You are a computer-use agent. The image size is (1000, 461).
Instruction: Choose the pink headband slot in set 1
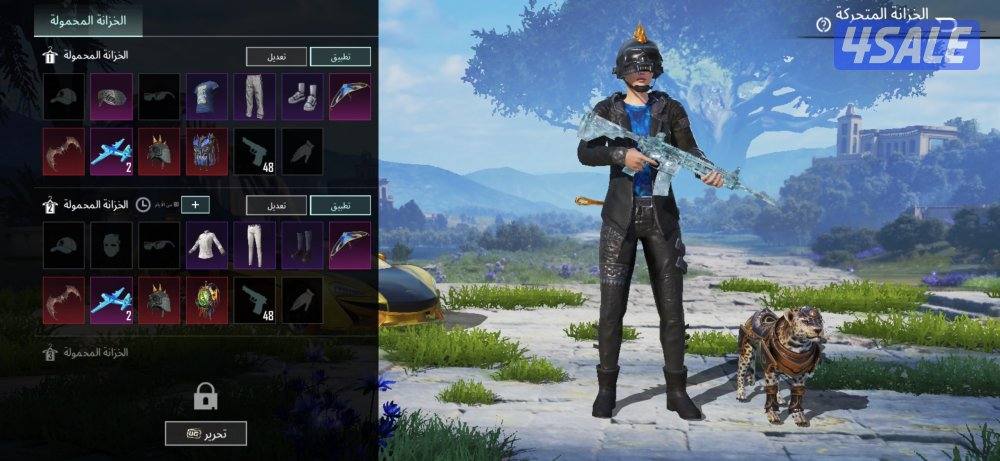[111, 97]
